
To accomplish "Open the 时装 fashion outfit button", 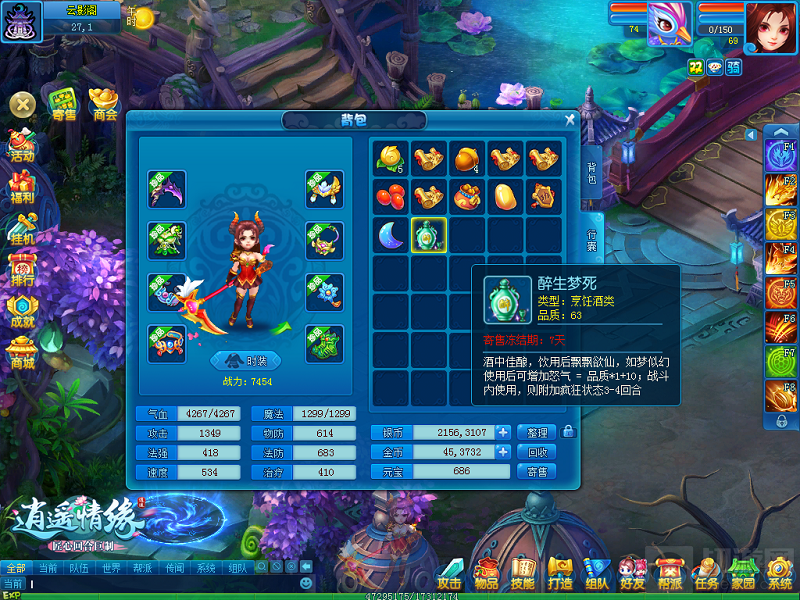I will 246,362.
